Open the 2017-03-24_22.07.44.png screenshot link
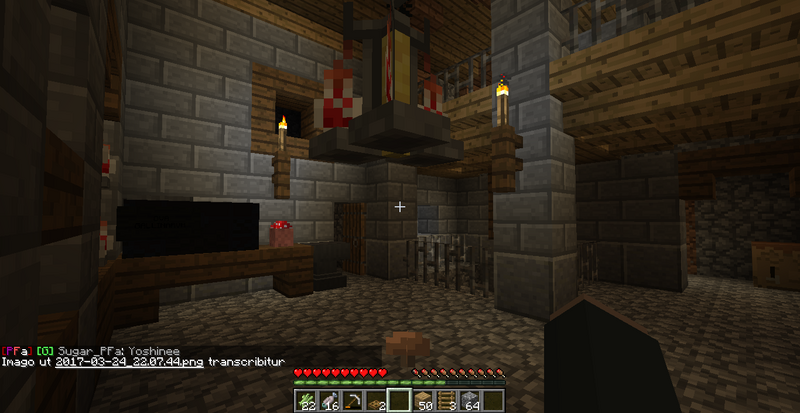The image size is (800, 413). [144, 361]
